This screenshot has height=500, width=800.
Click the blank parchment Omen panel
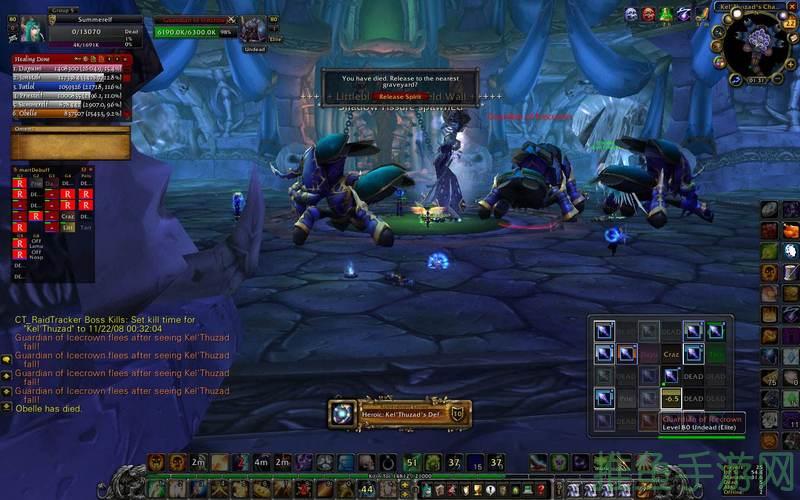70,146
